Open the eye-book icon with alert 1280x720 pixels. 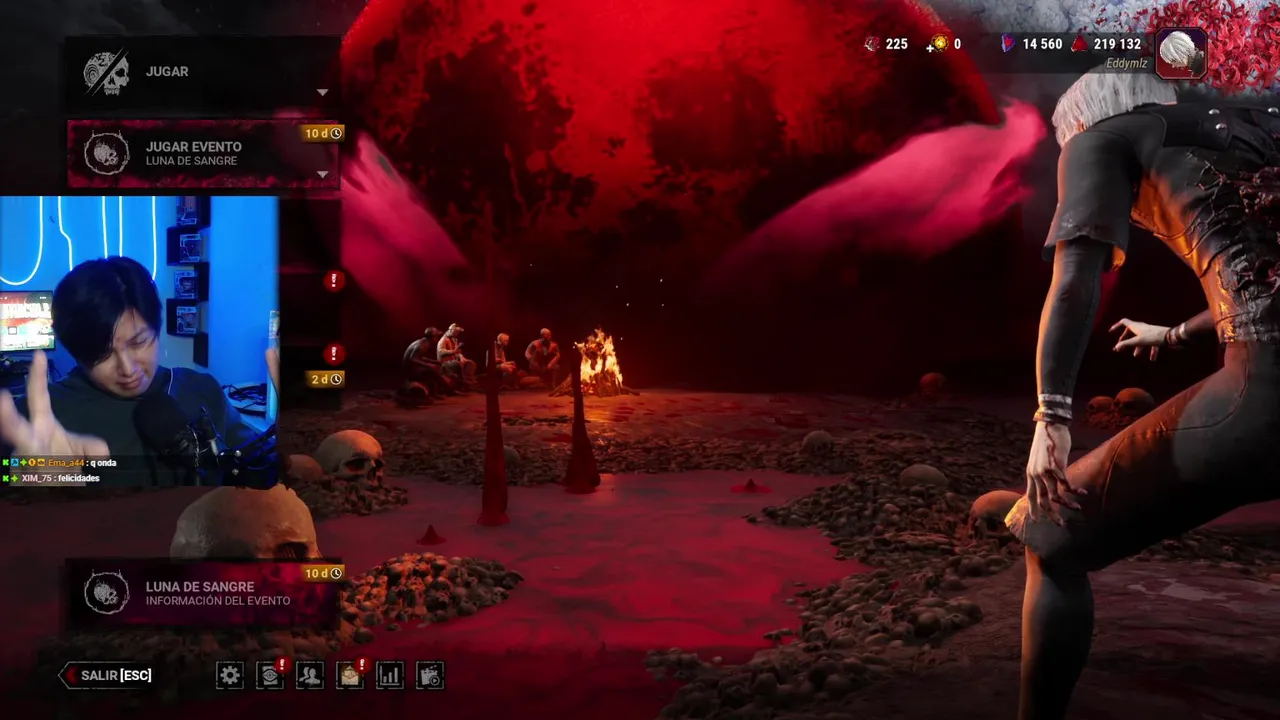[x=270, y=676]
